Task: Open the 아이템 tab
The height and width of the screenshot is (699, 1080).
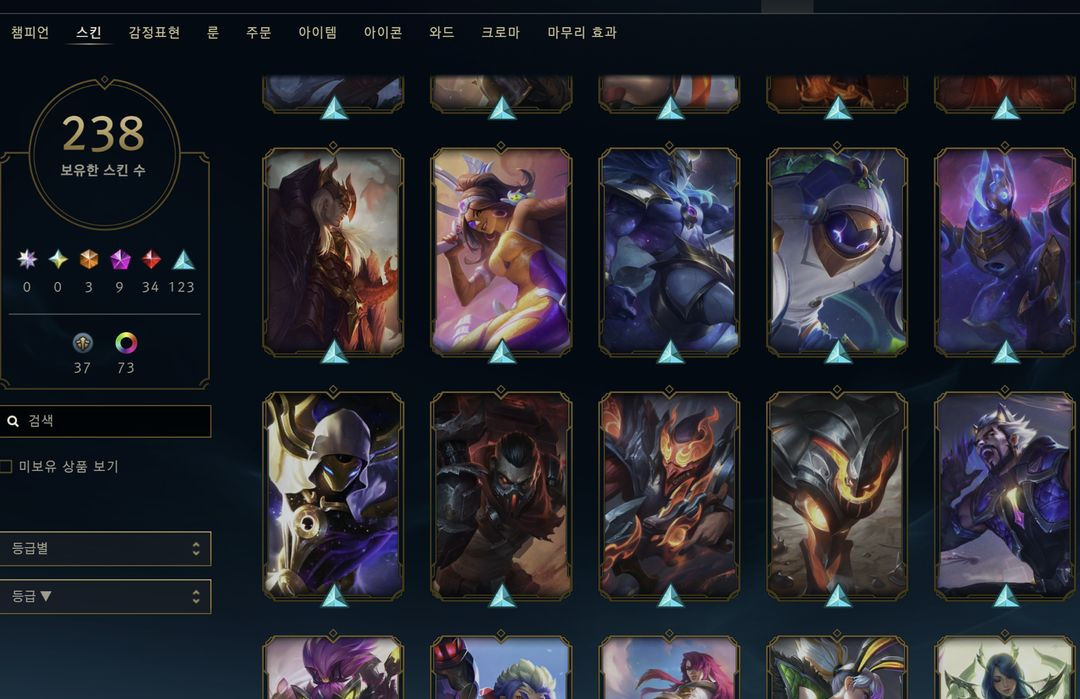Action: (x=318, y=33)
